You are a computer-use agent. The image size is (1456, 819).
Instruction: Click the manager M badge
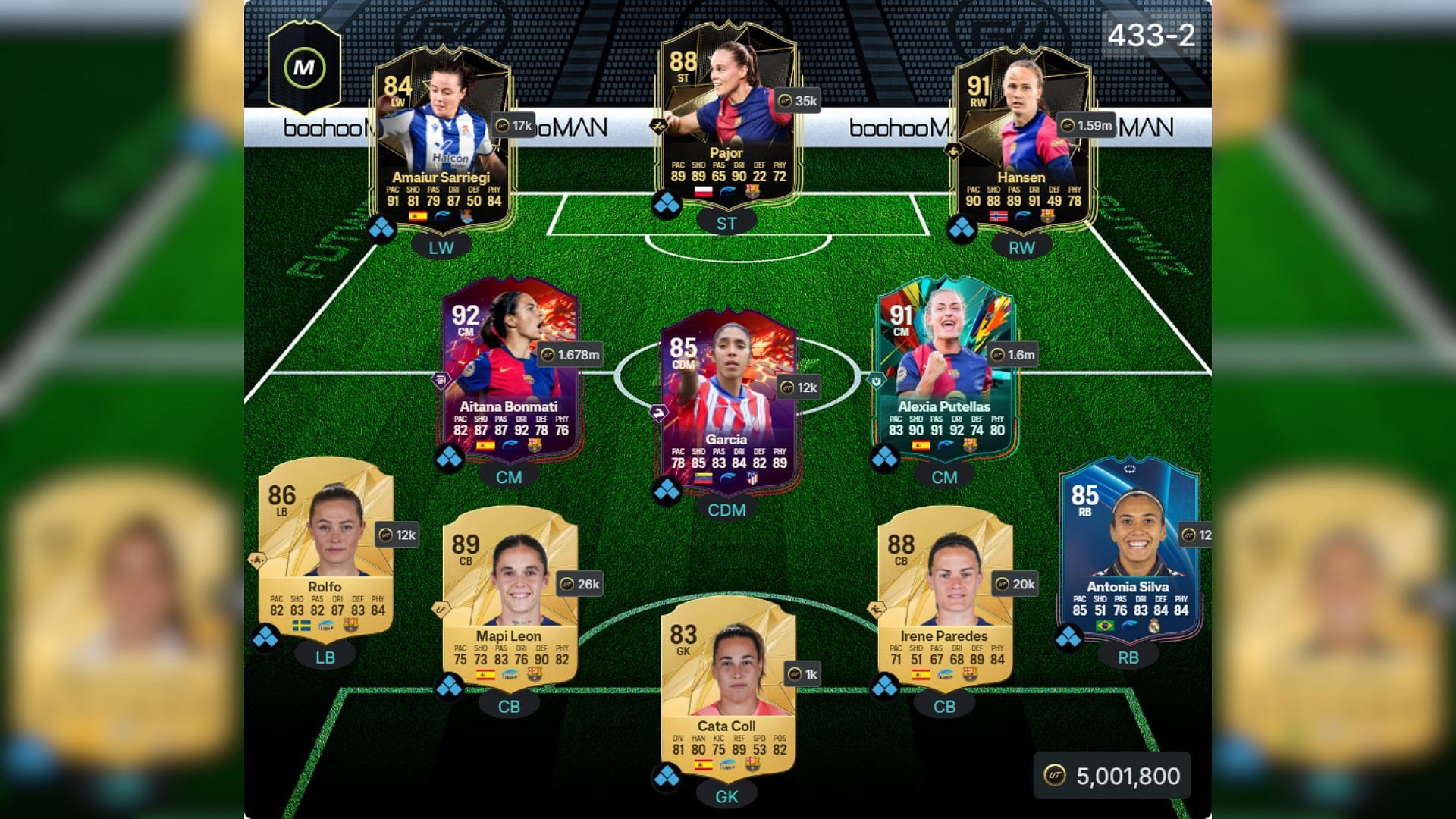(x=304, y=67)
